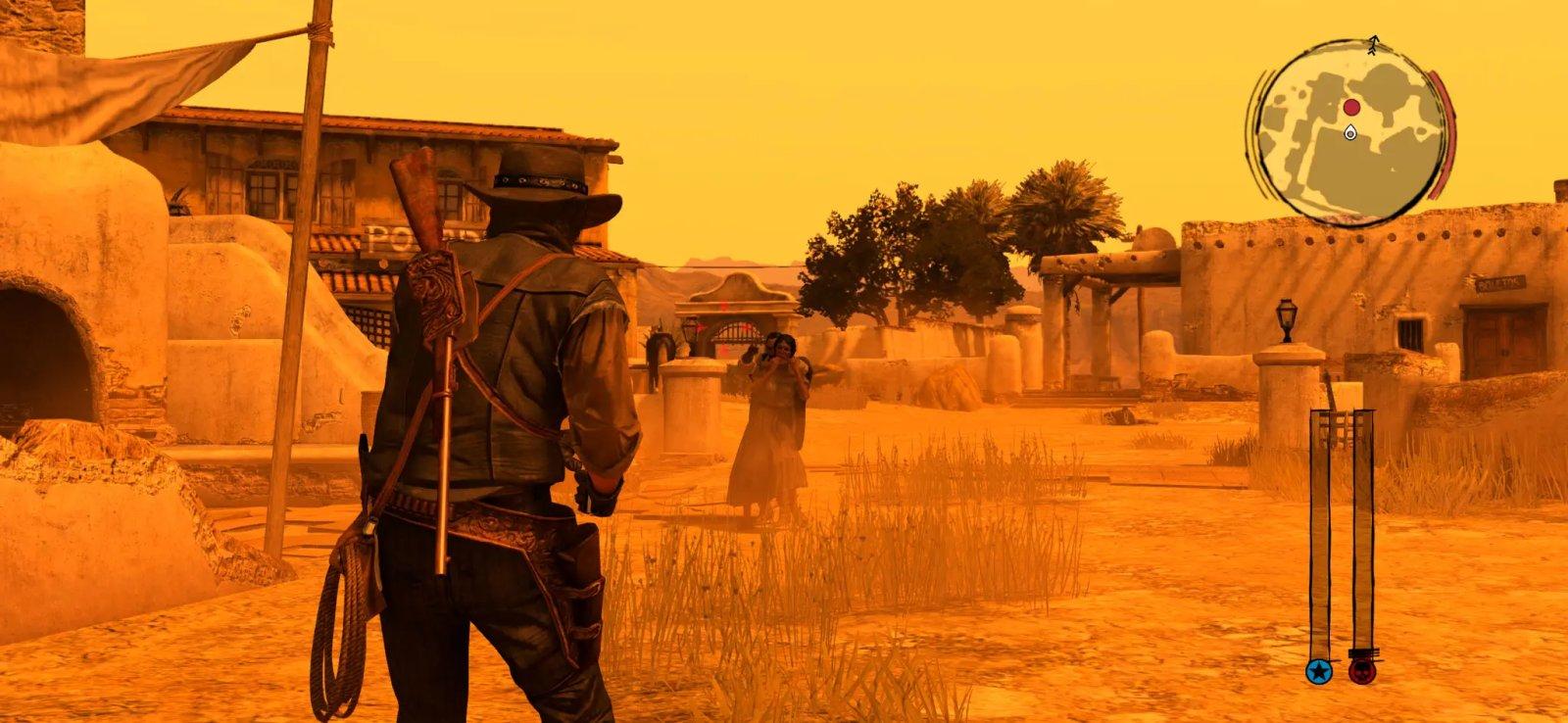This screenshot has width=1568, height=723.
Task: Click the red skull duel meter icon
Action: (x=1362, y=673)
